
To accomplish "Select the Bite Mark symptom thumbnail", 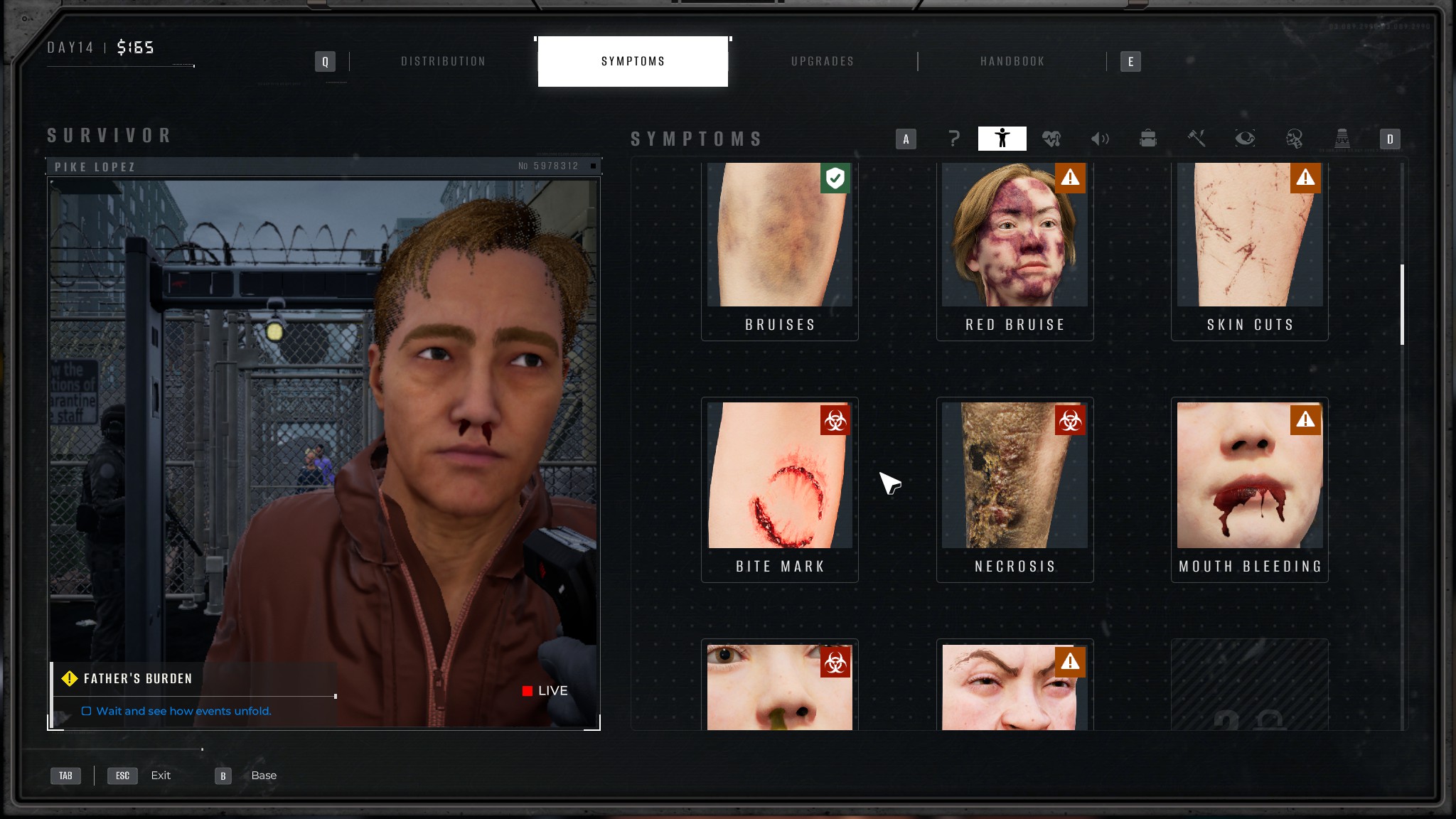I will (x=780, y=475).
